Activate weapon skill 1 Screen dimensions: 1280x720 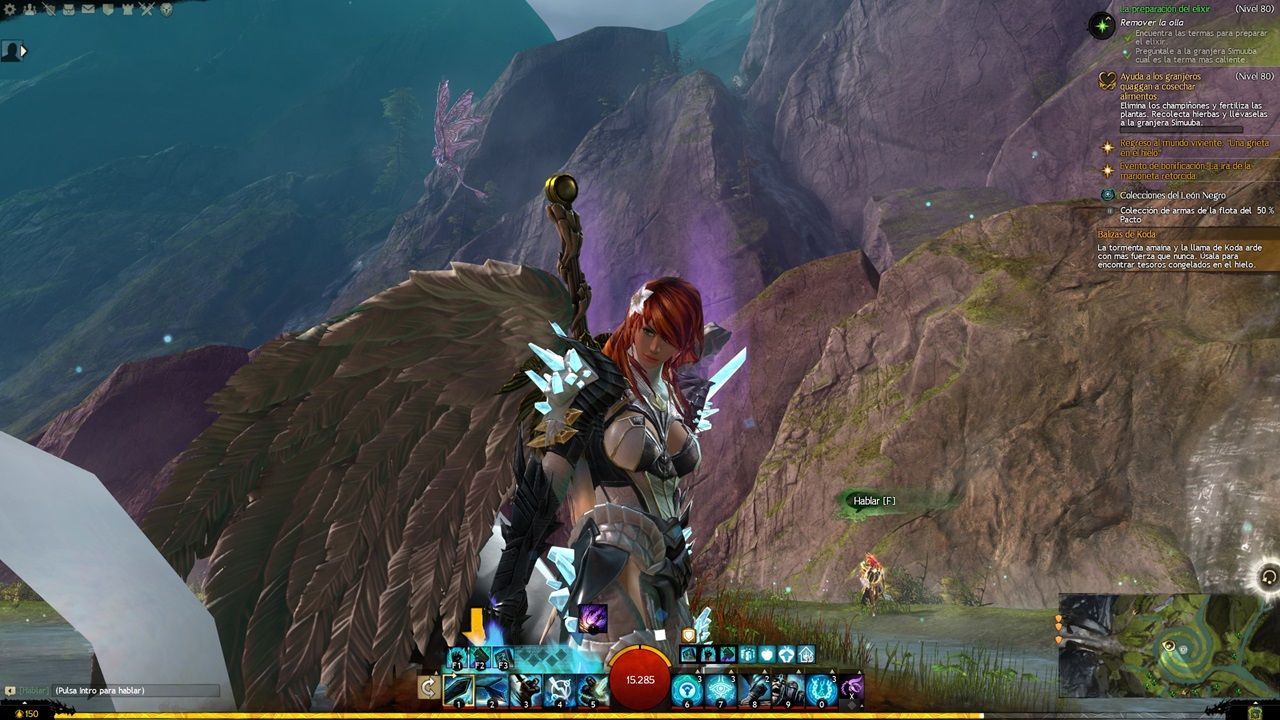459,689
